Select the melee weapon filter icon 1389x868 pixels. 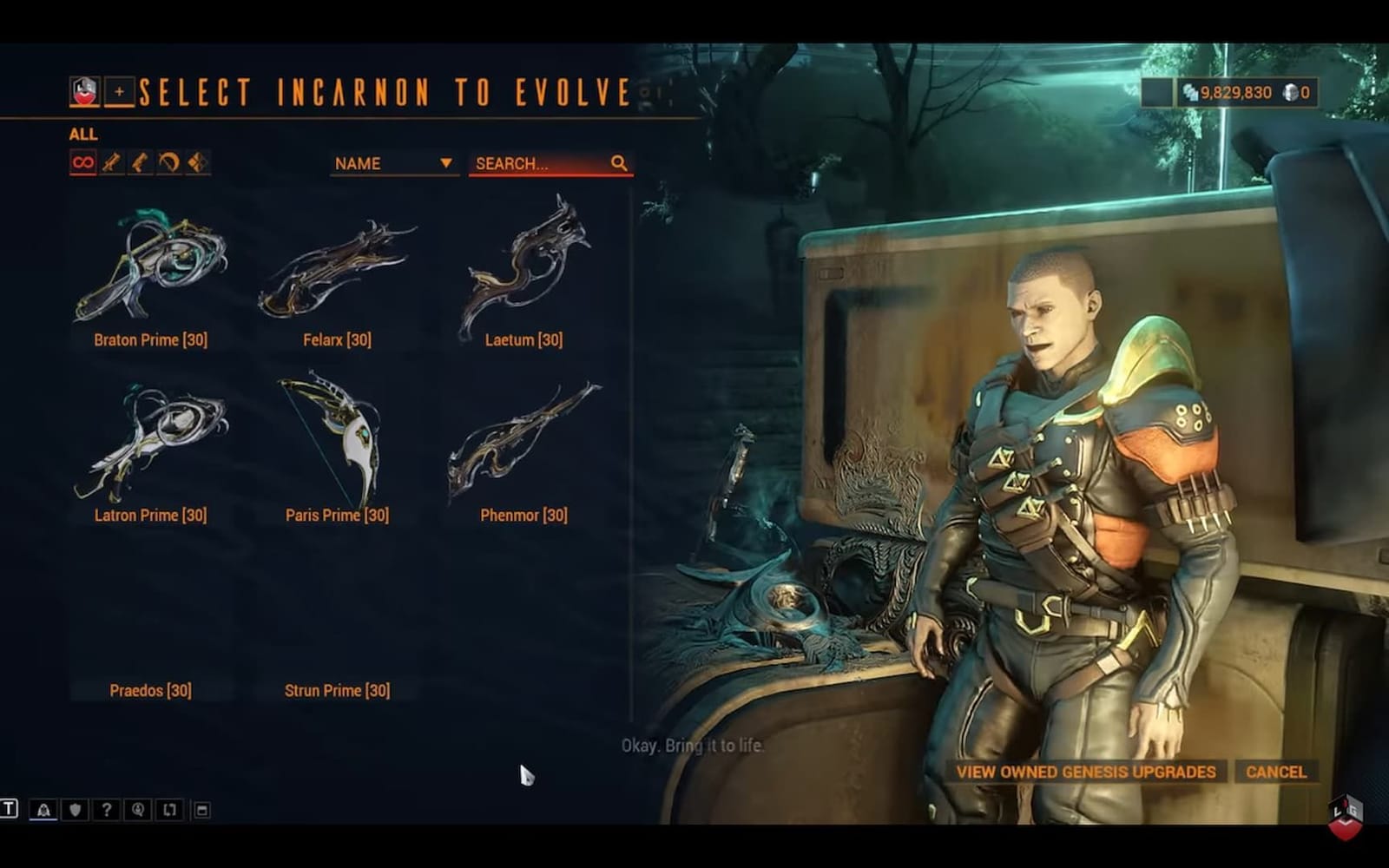pyautogui.click(x=199, y=162)
